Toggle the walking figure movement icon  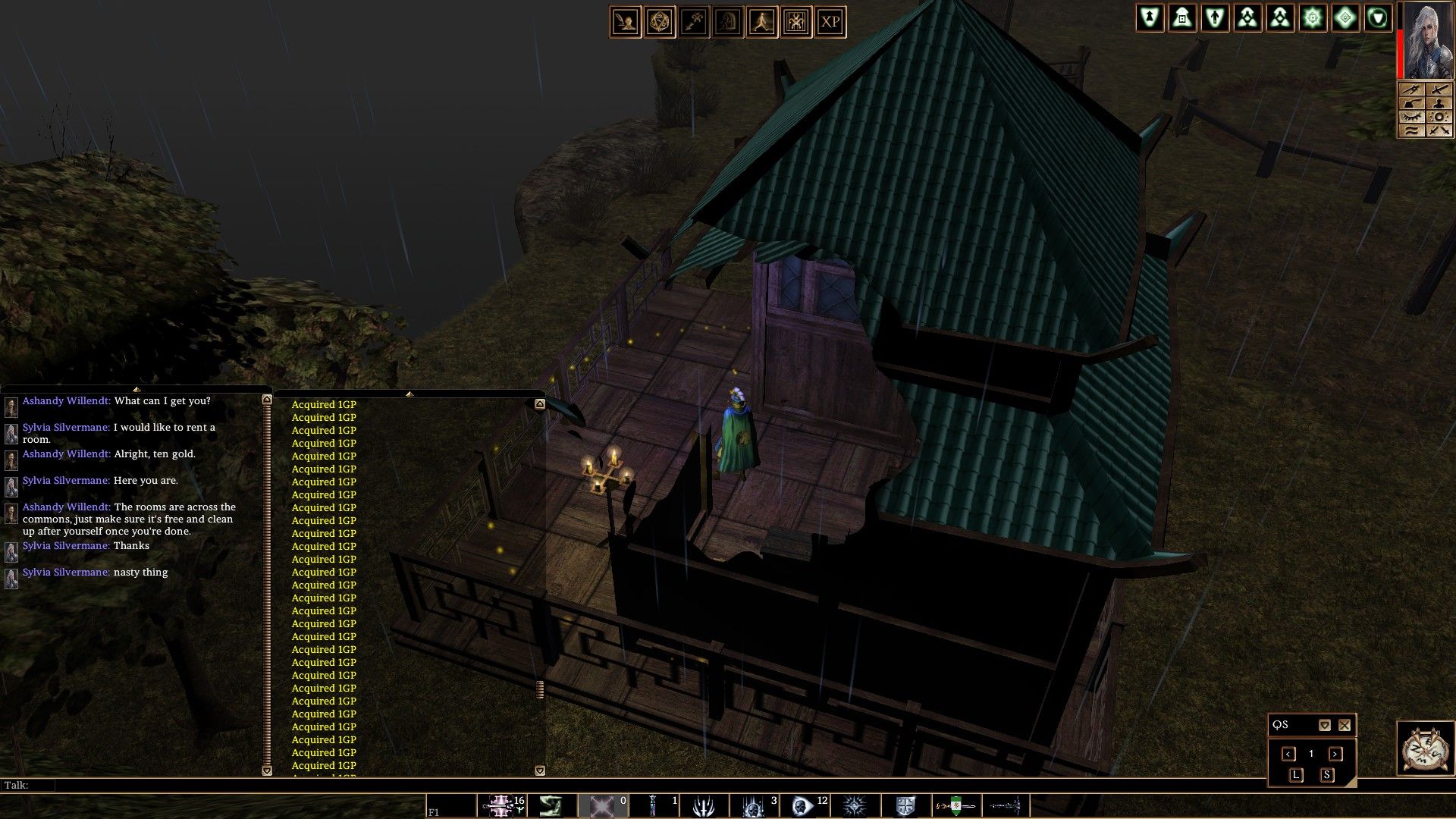point(762,22)
